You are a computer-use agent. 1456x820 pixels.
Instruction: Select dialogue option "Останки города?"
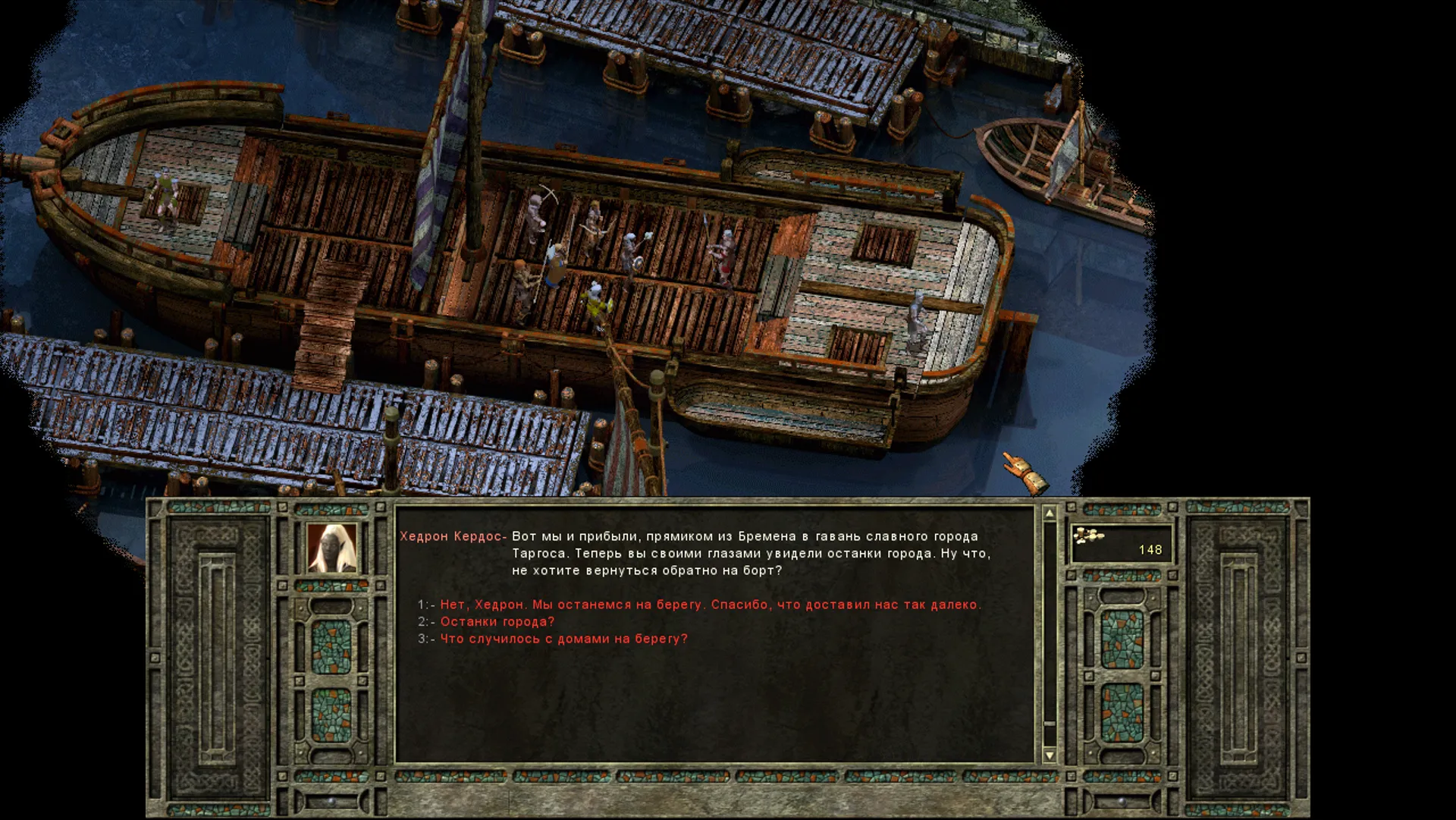point(497,621)
